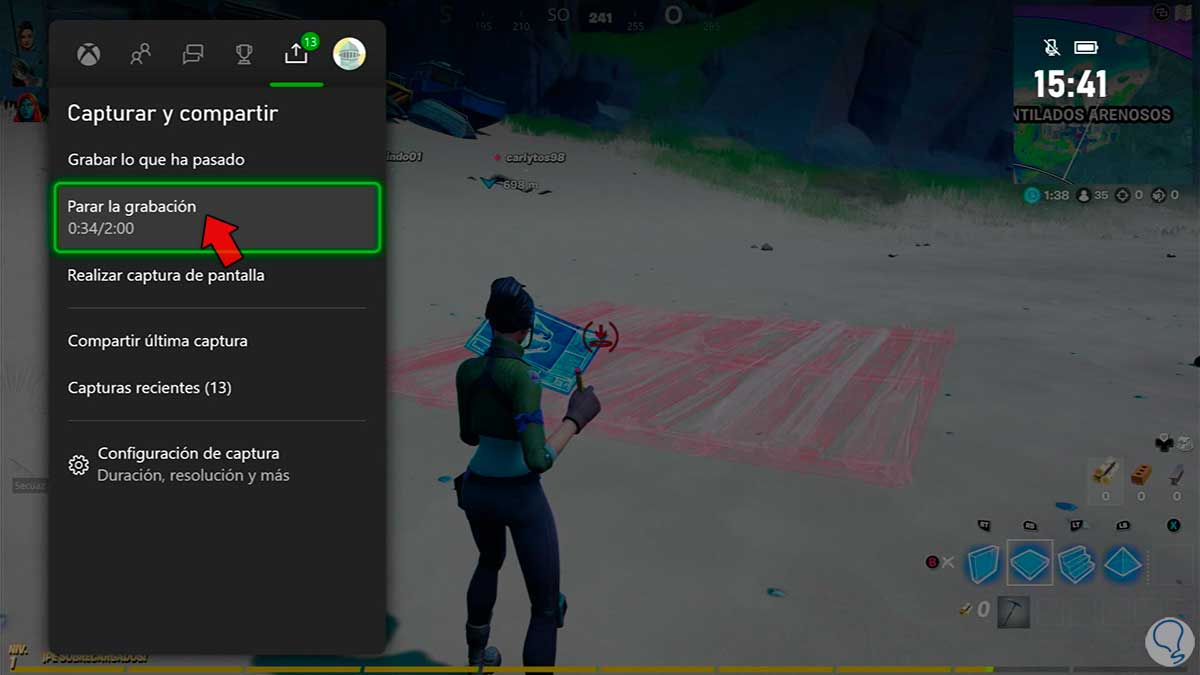
Task: Open Capturas recientes (13)
Action: (150, 387)
